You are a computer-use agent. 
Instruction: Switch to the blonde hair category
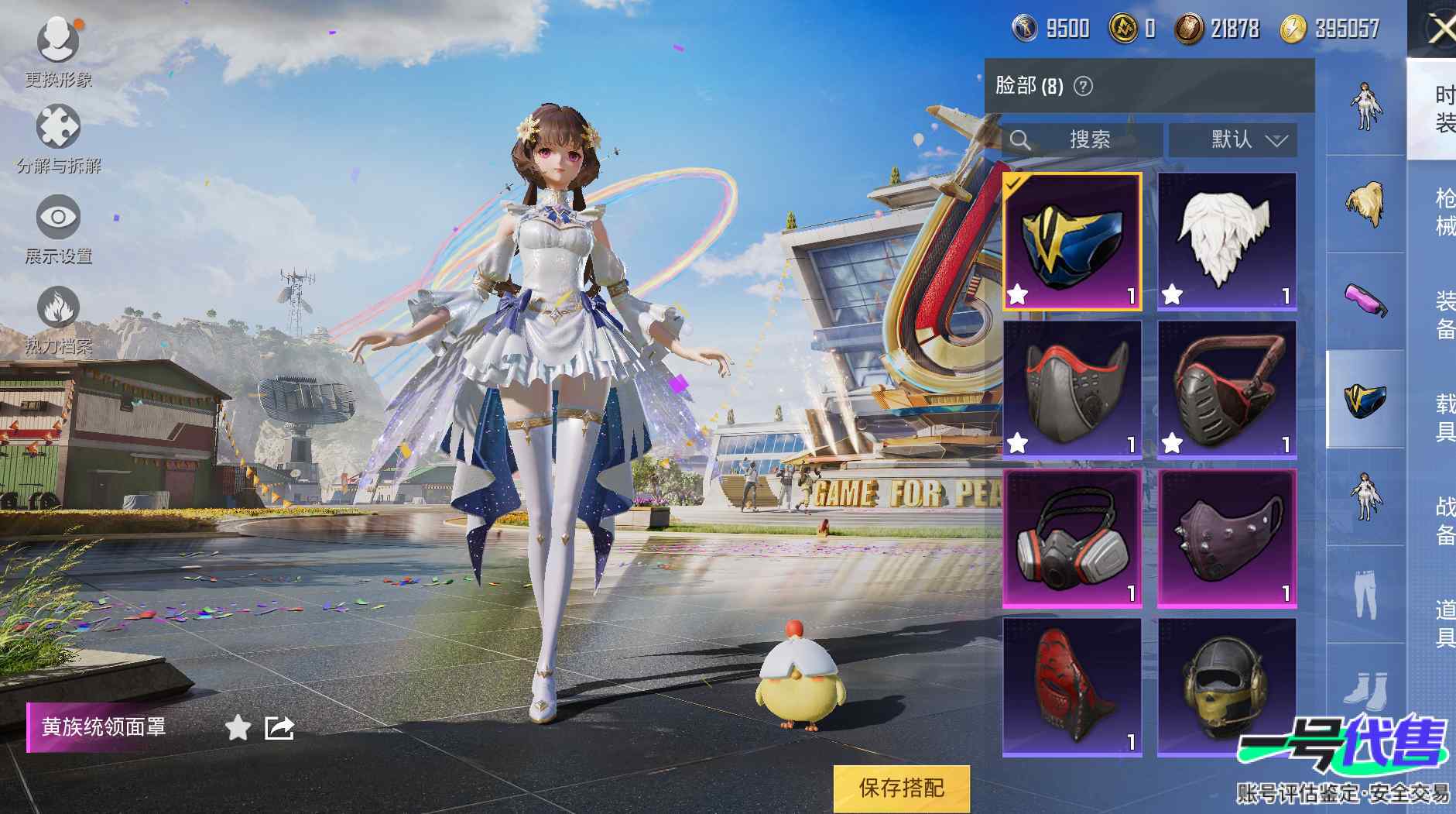click(1365, 204)
